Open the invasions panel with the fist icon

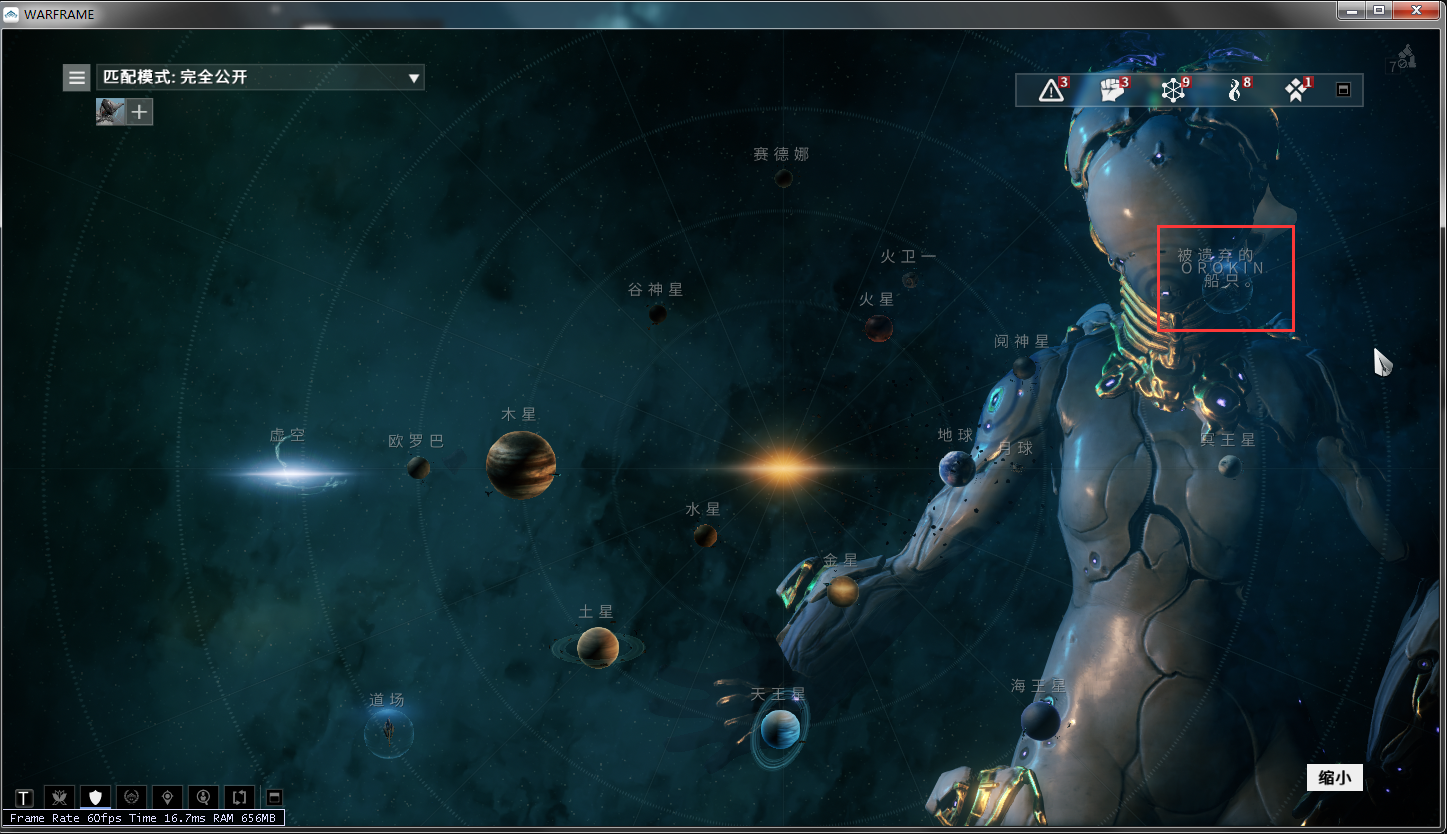(x=1112, y=89)
